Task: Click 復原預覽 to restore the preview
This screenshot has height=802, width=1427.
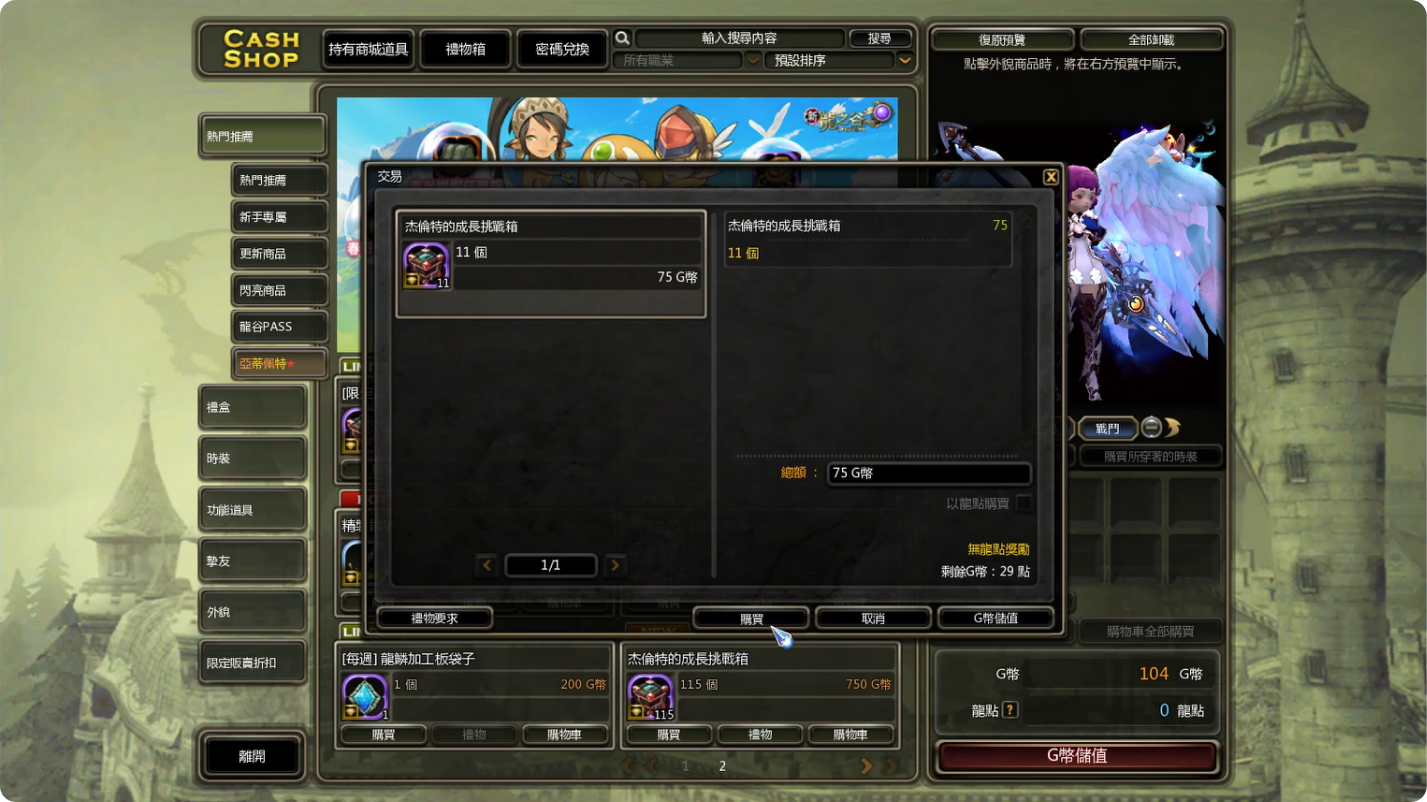Action: click(1002, 40)
